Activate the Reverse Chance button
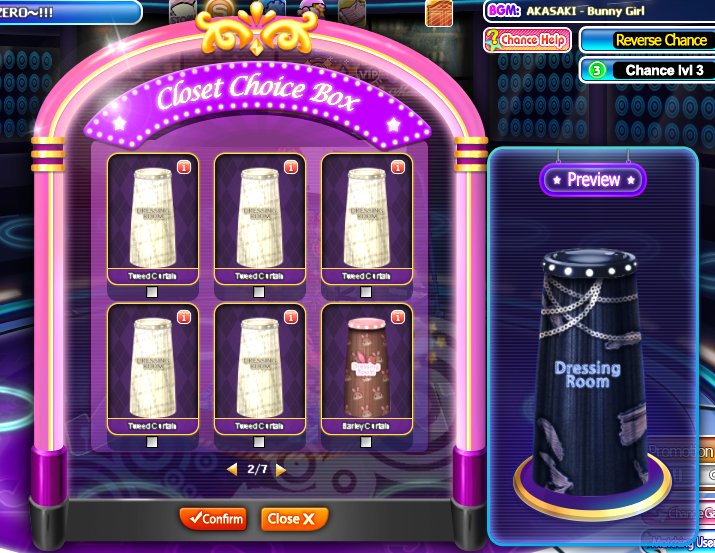 click(647, 40)
